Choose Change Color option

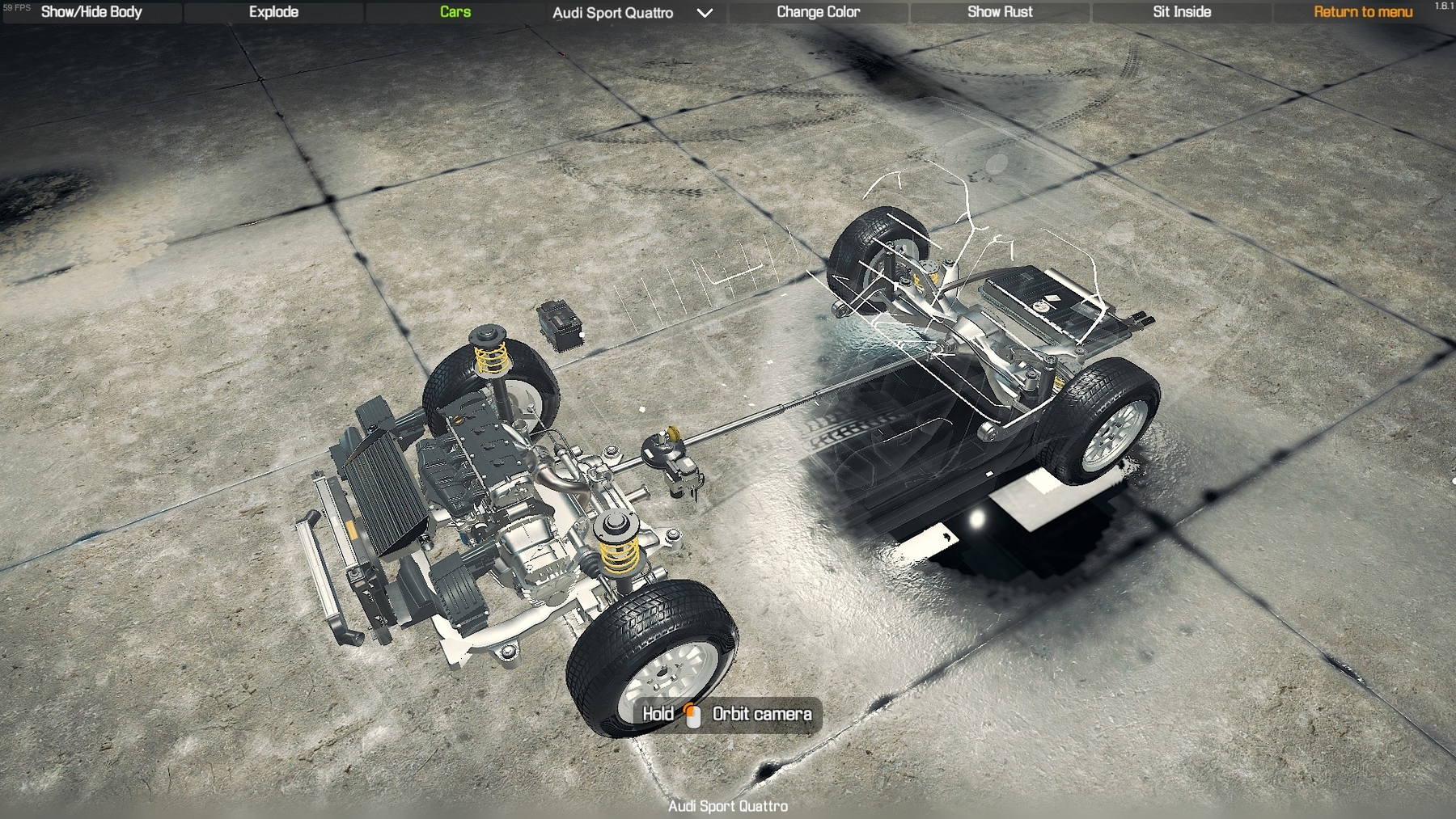tap(818, 12)
